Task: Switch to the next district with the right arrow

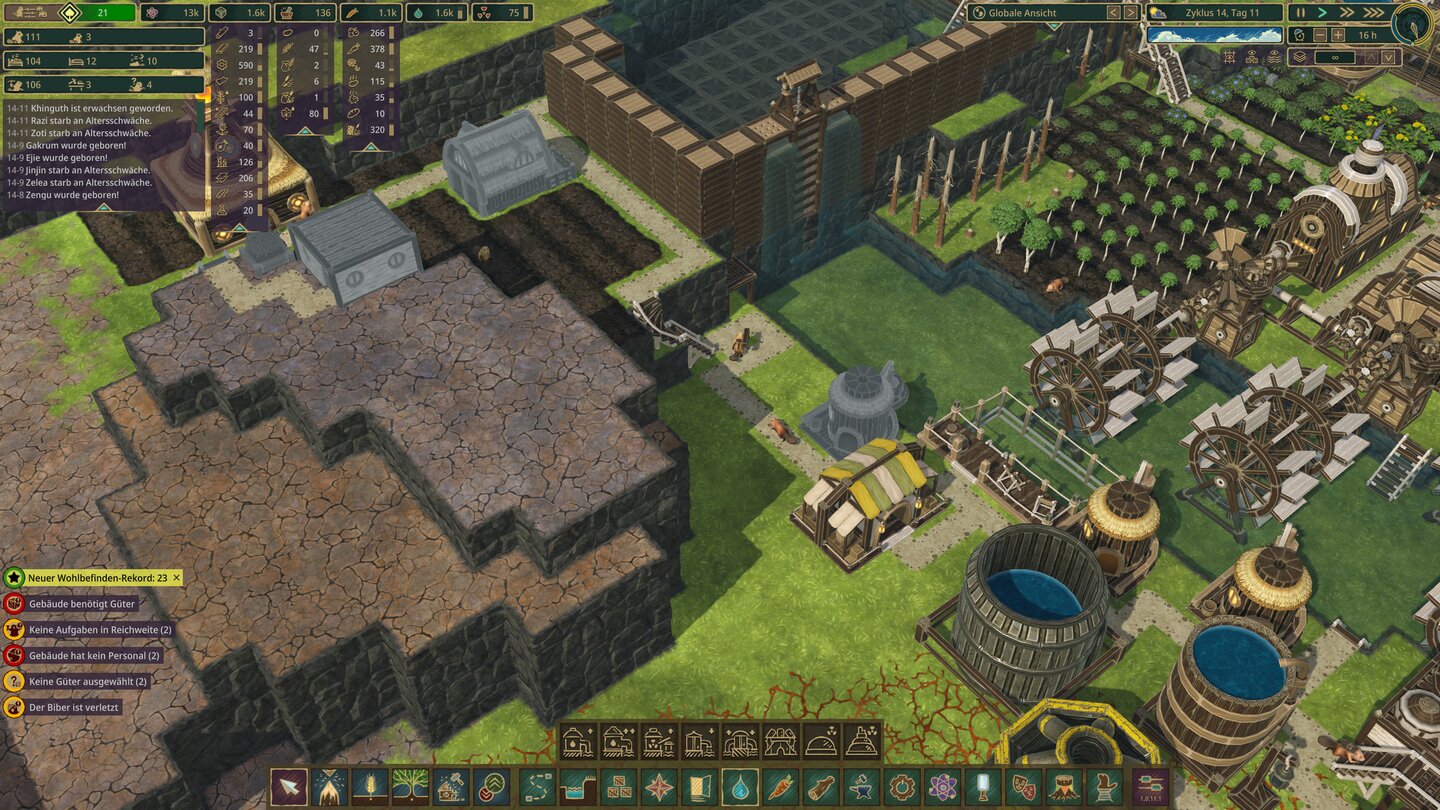Action: point(1129,13)
